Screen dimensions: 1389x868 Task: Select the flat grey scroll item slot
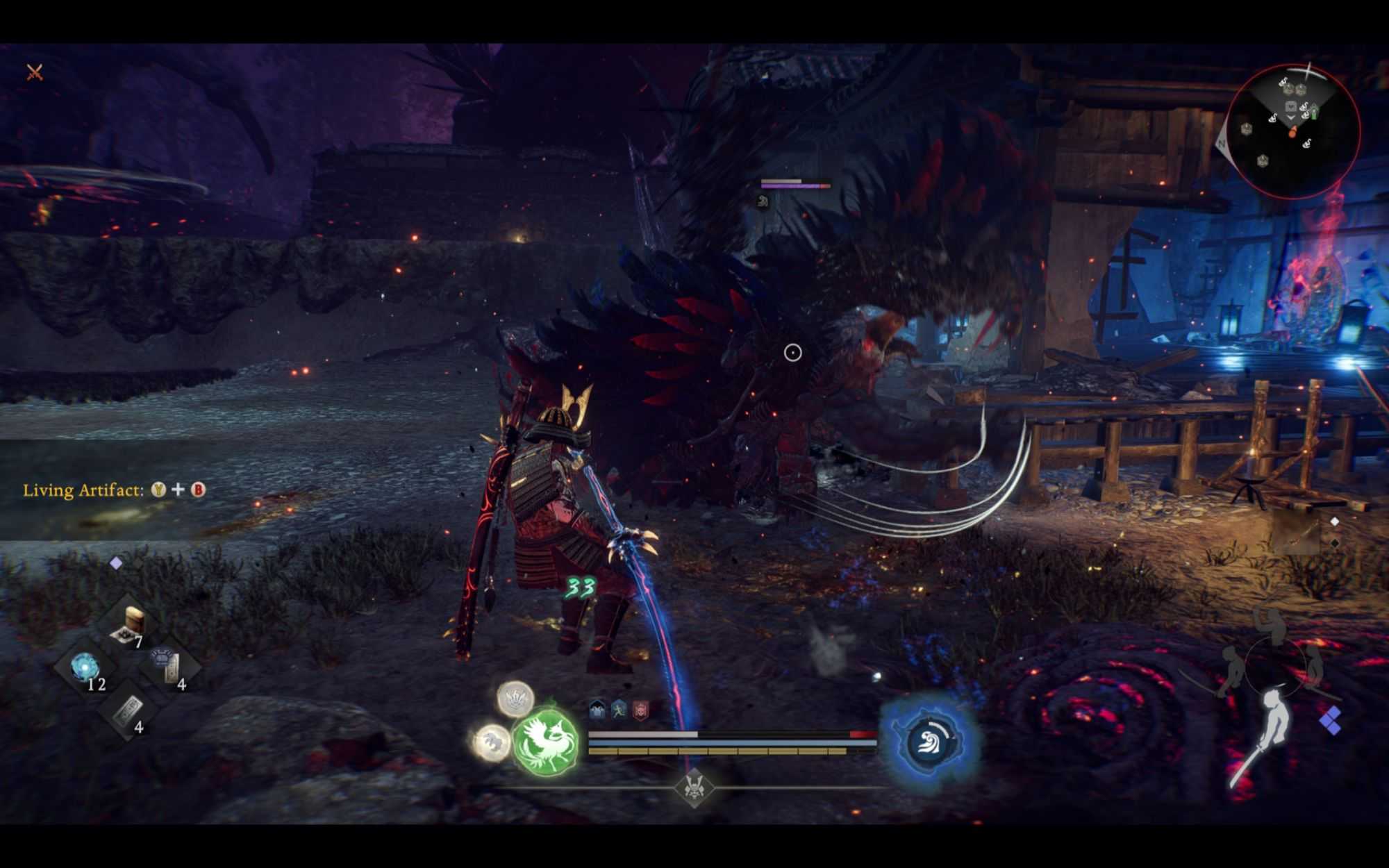tap(128, 711)
